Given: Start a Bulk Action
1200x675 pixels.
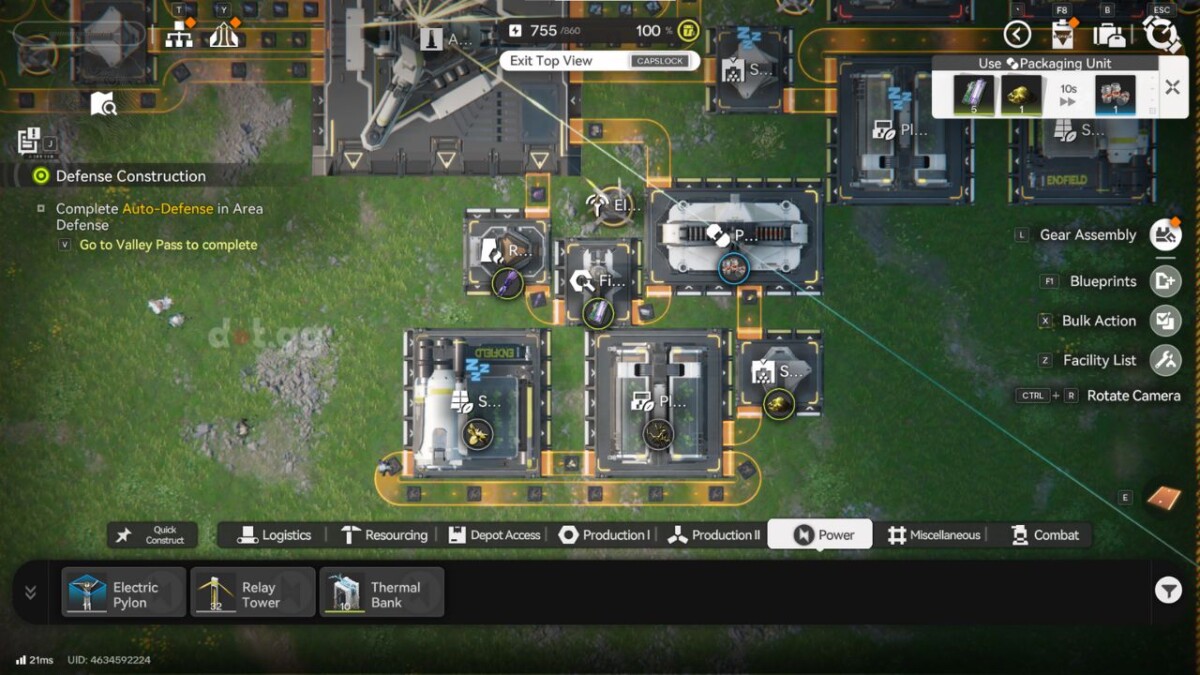Looking at the screenshot, I should tap(1164, 321).
